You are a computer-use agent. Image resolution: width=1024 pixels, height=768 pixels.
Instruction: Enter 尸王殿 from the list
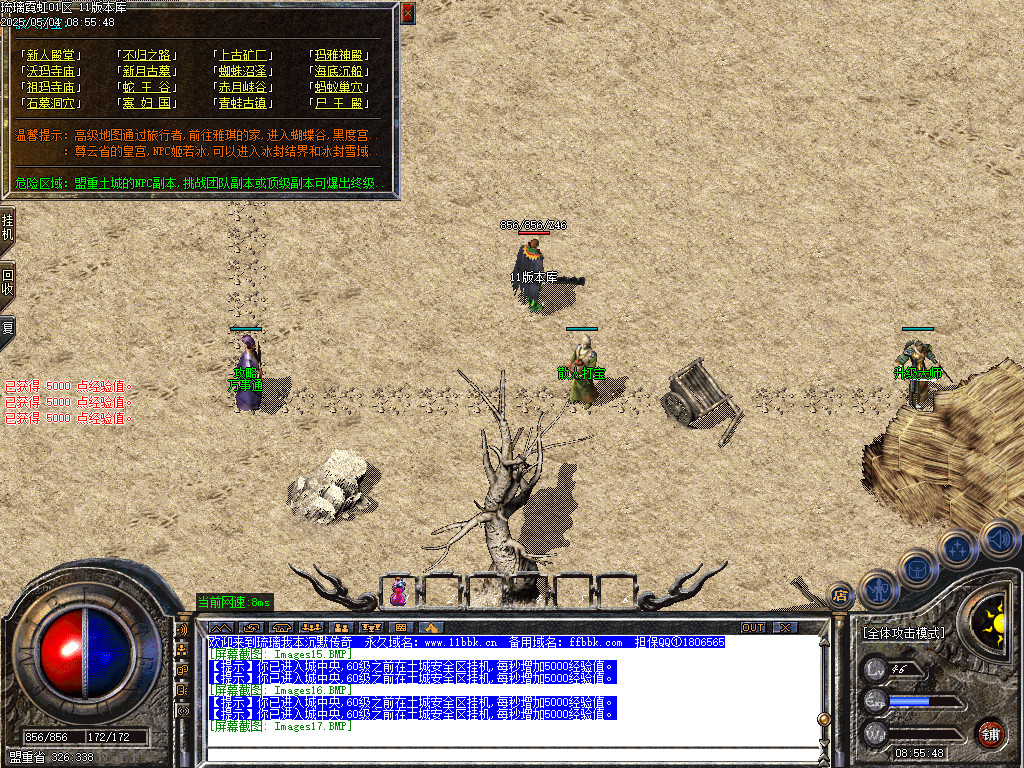click(340, 104)
